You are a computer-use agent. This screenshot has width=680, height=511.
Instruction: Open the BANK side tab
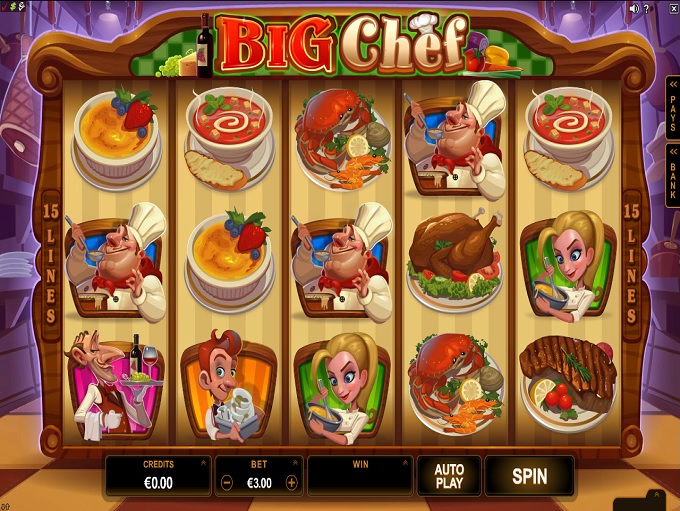coord(672,170)
